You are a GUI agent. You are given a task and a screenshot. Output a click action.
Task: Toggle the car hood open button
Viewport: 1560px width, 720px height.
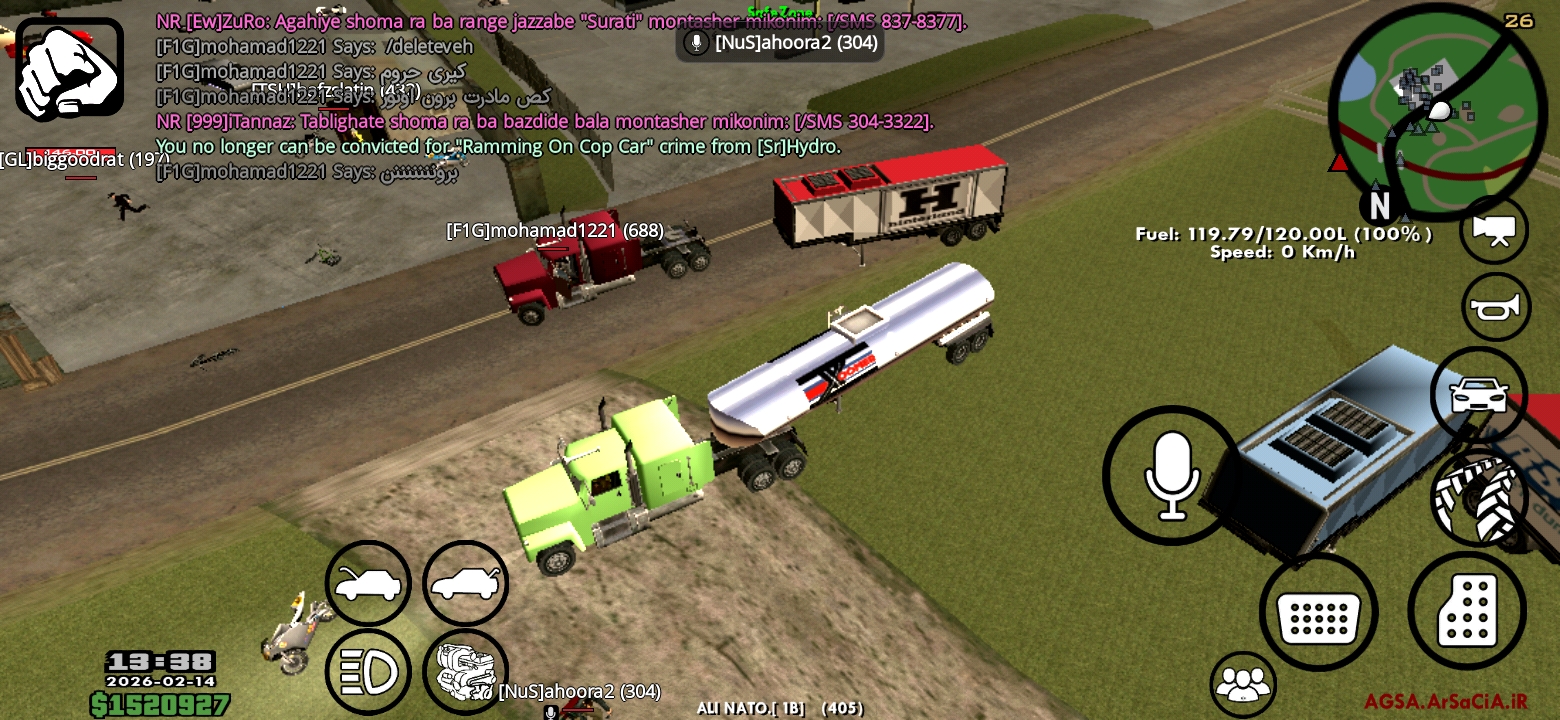[x=368, y=584]
